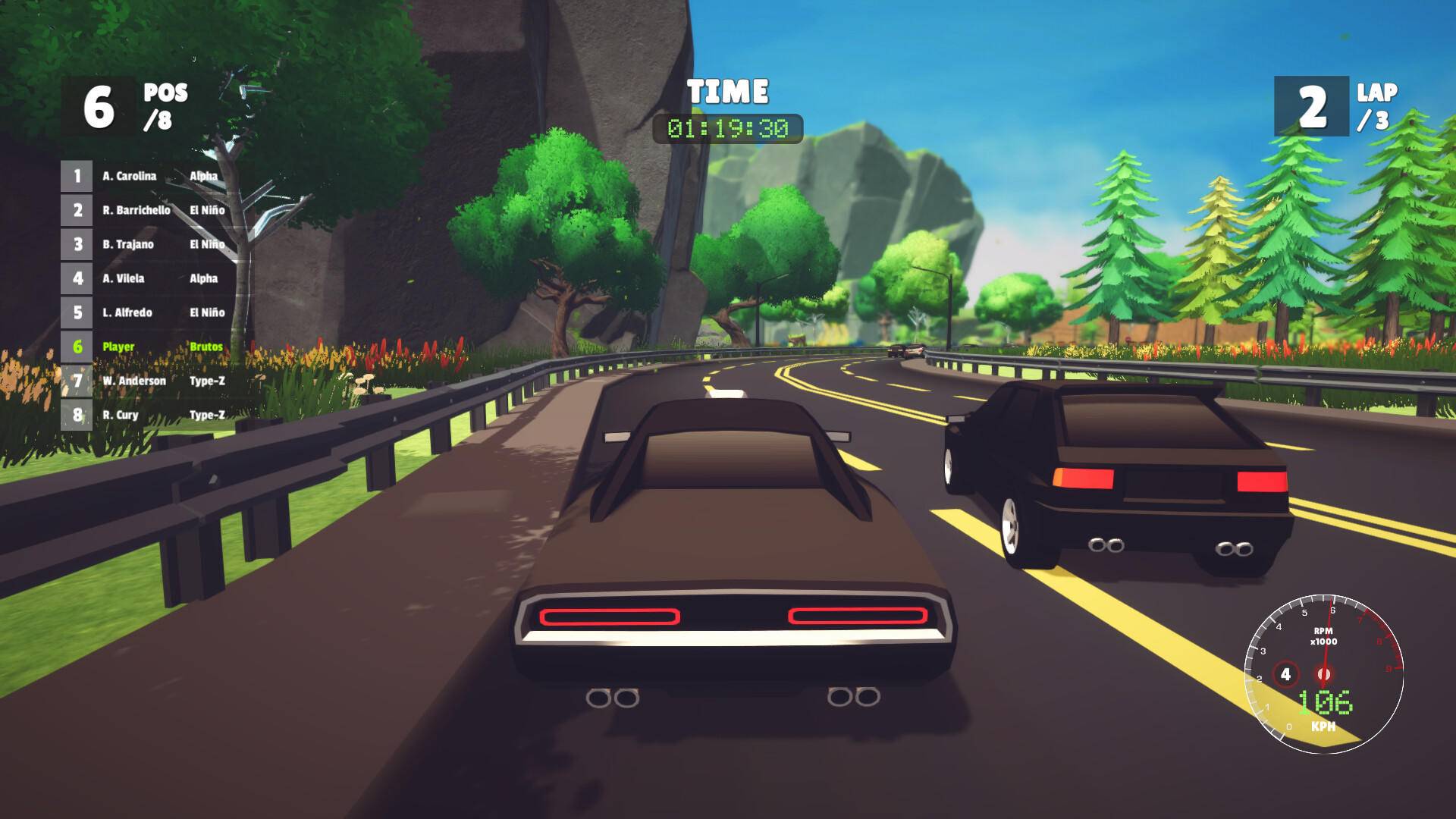The height and width of the screenshot is (819, 1456).
Task: Select the gear indicator showing 4
Action: coord(1286,673)
